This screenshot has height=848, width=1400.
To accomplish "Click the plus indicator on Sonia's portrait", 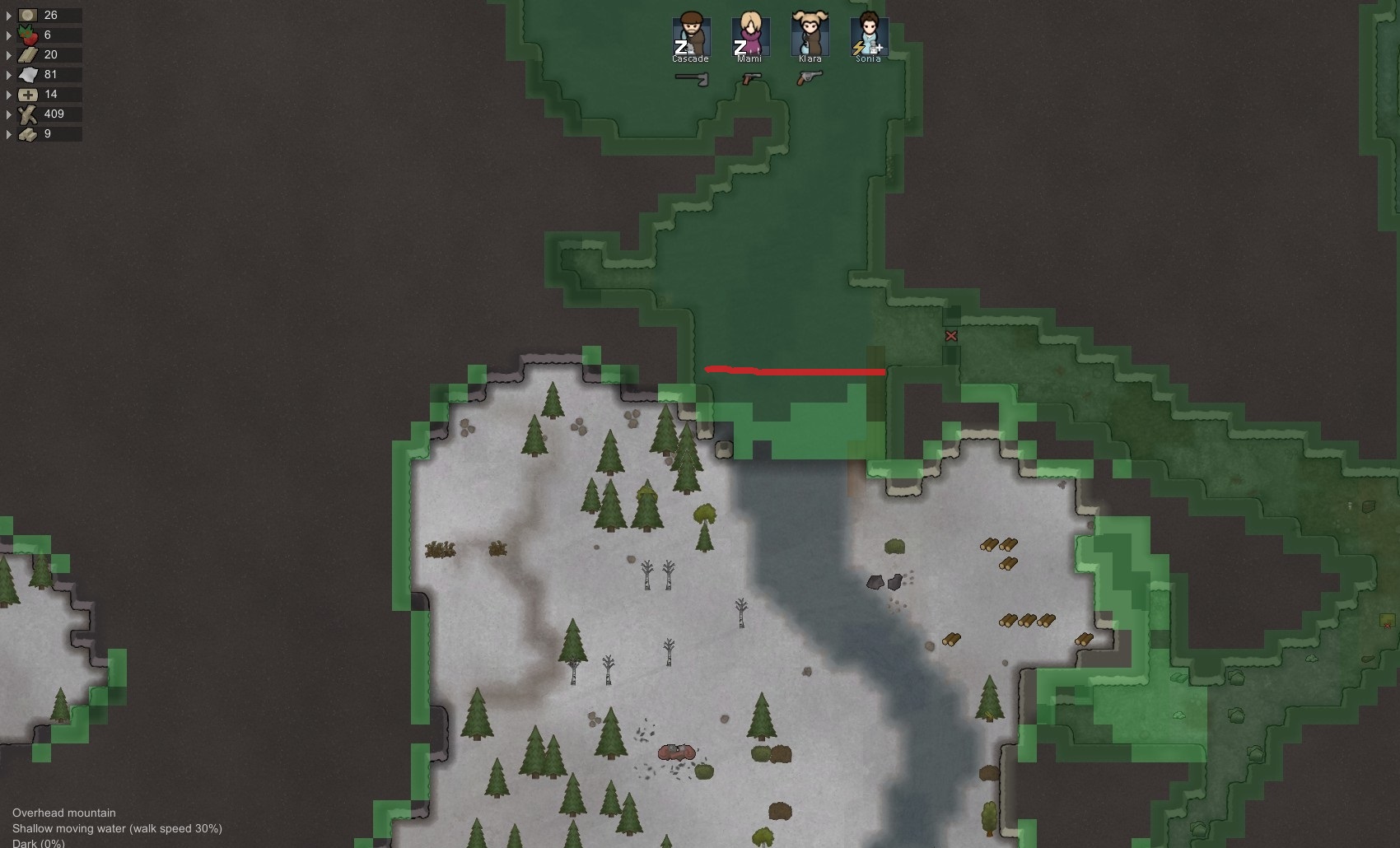I will click(x=878, y=47).
